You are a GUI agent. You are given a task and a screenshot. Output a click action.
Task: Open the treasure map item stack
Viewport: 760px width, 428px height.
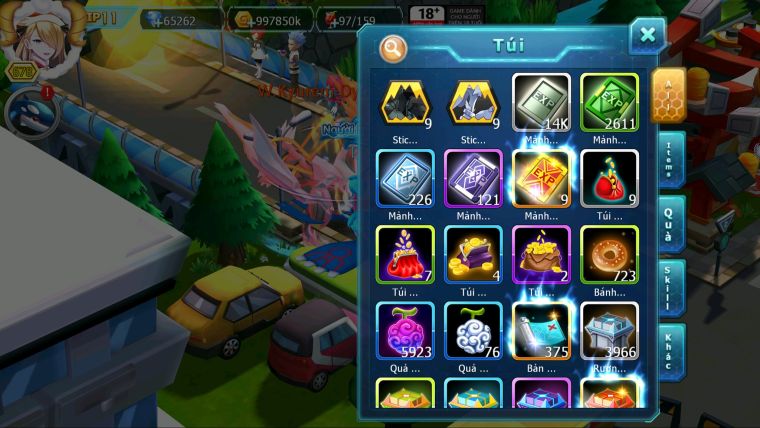[541, 331]
